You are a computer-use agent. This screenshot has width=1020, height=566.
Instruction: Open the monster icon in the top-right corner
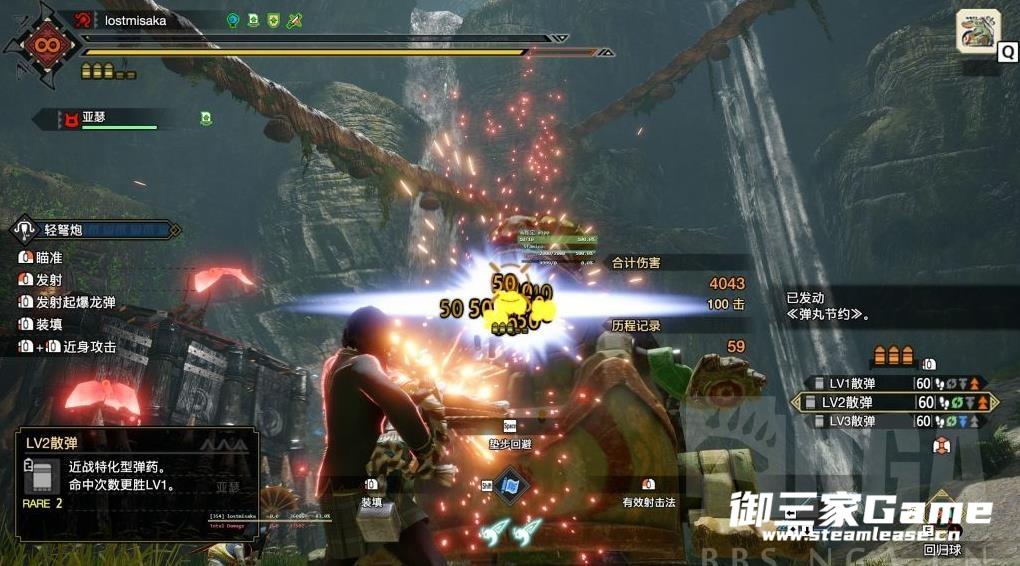(x=978, y=31)
